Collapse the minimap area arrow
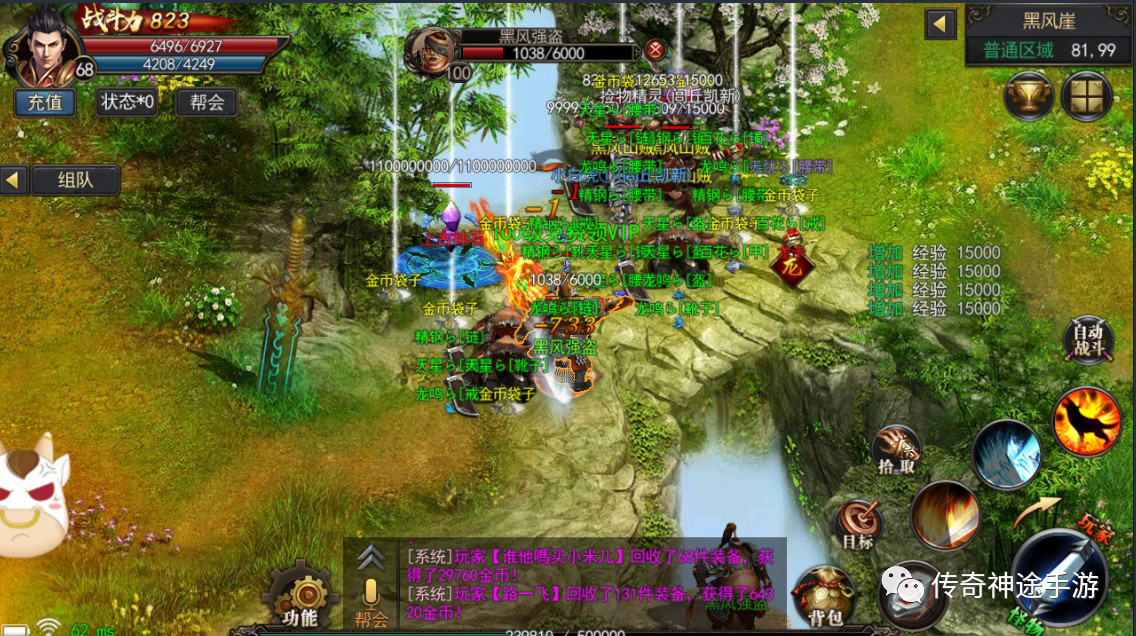 pyautogui.click(x=940, y=24)
